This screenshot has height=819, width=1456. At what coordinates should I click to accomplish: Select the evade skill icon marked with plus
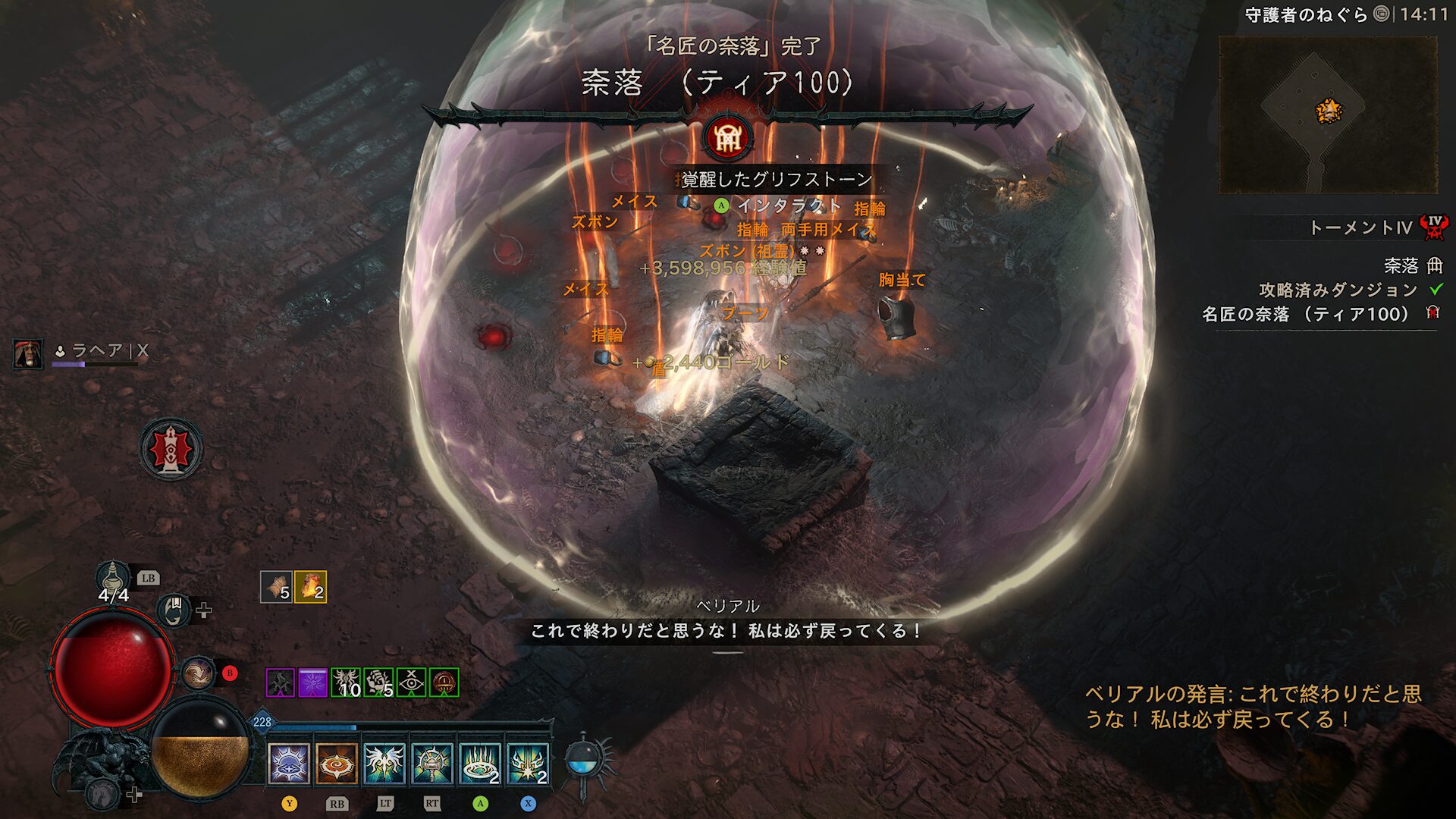point(174,612)
